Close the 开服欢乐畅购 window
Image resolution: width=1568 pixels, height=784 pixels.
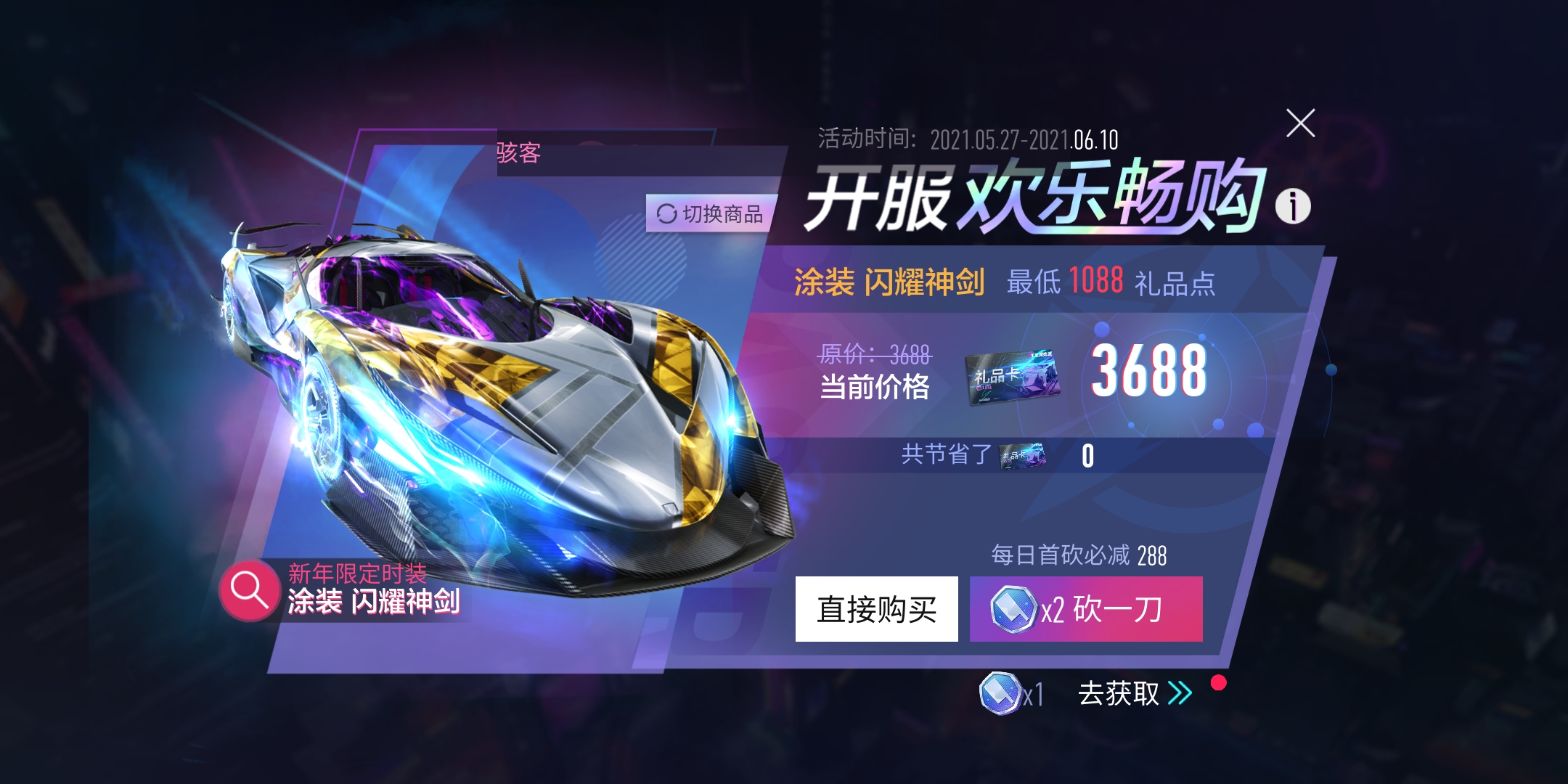click(x=1301, y=123)
